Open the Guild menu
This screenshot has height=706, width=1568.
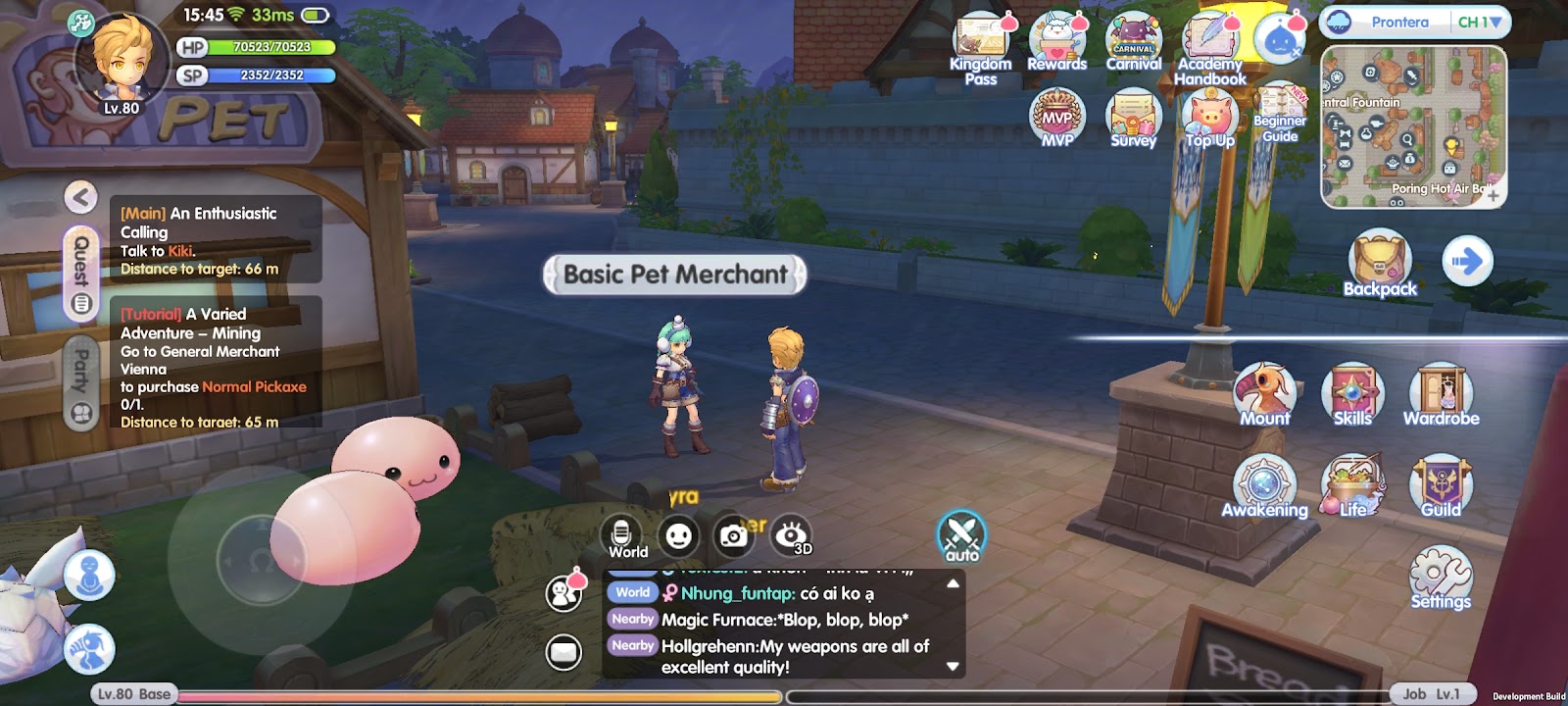pyautogui.click(x=1441, y=485)
